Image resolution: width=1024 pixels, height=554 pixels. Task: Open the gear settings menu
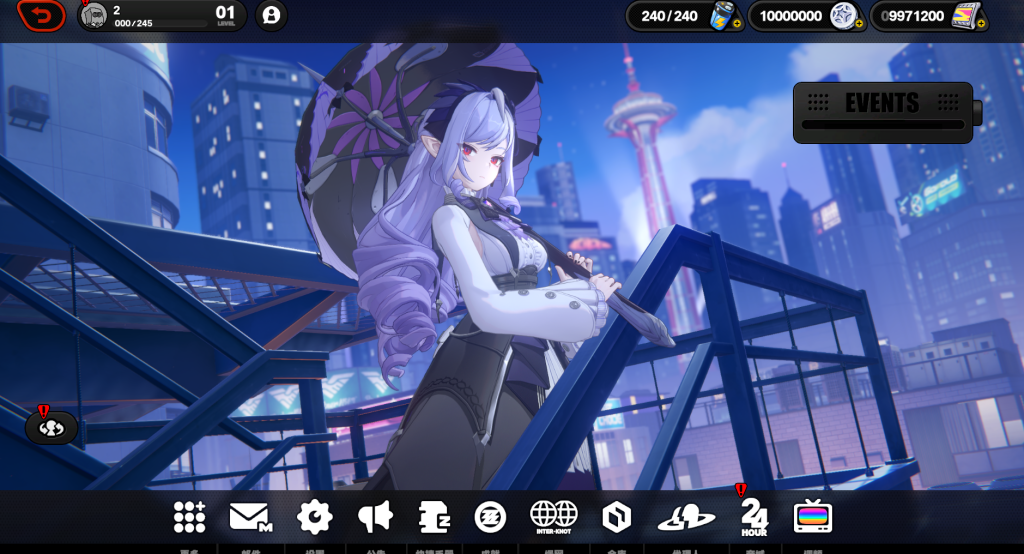314,516
